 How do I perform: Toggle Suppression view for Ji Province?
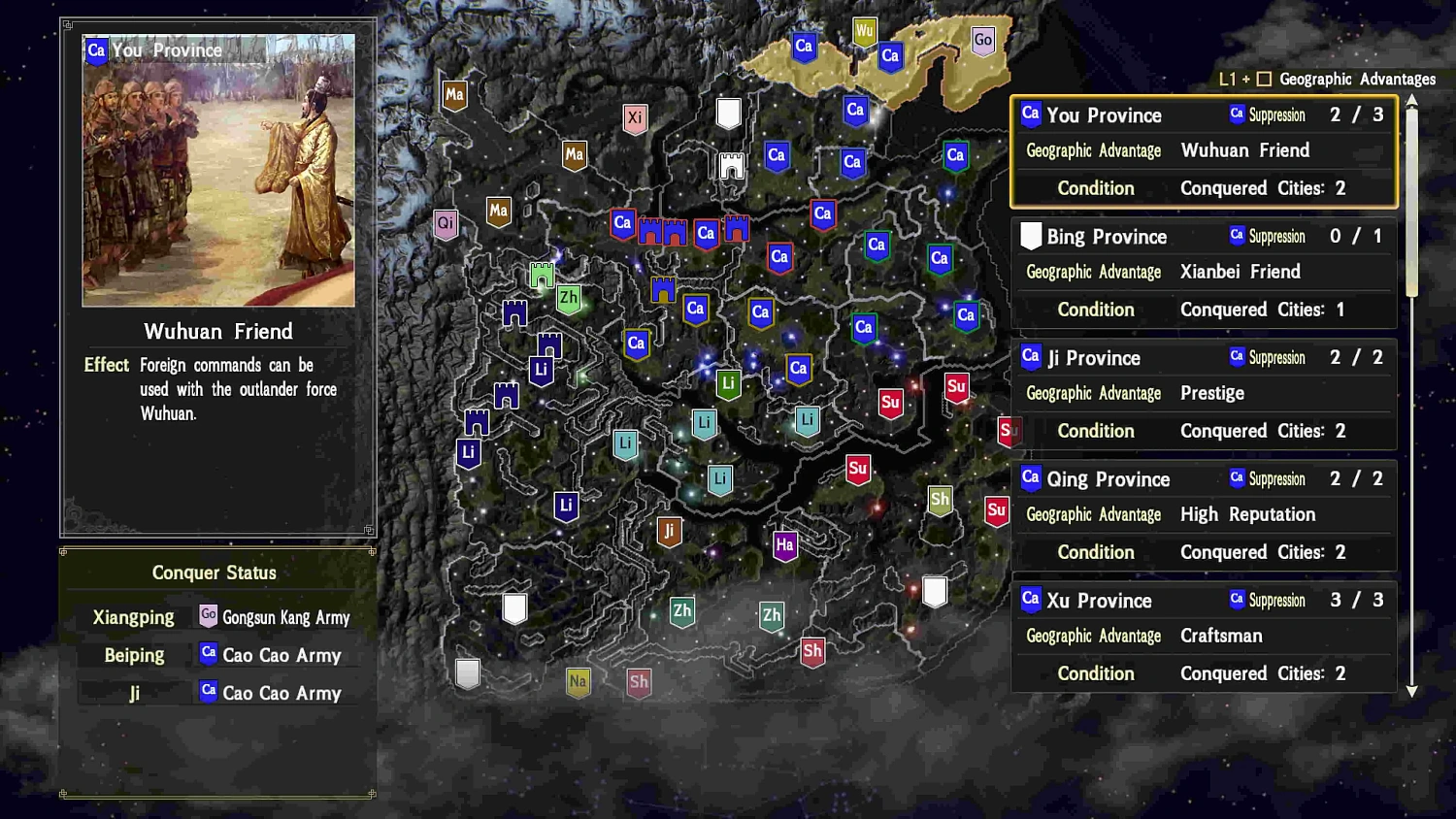(x=1268, y=357)
